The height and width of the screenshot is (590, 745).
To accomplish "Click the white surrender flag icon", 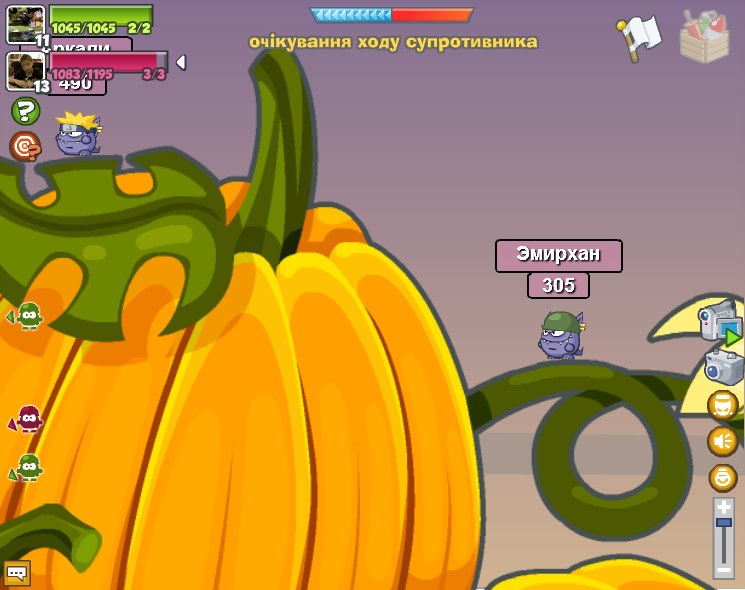I will pos(639,37).
